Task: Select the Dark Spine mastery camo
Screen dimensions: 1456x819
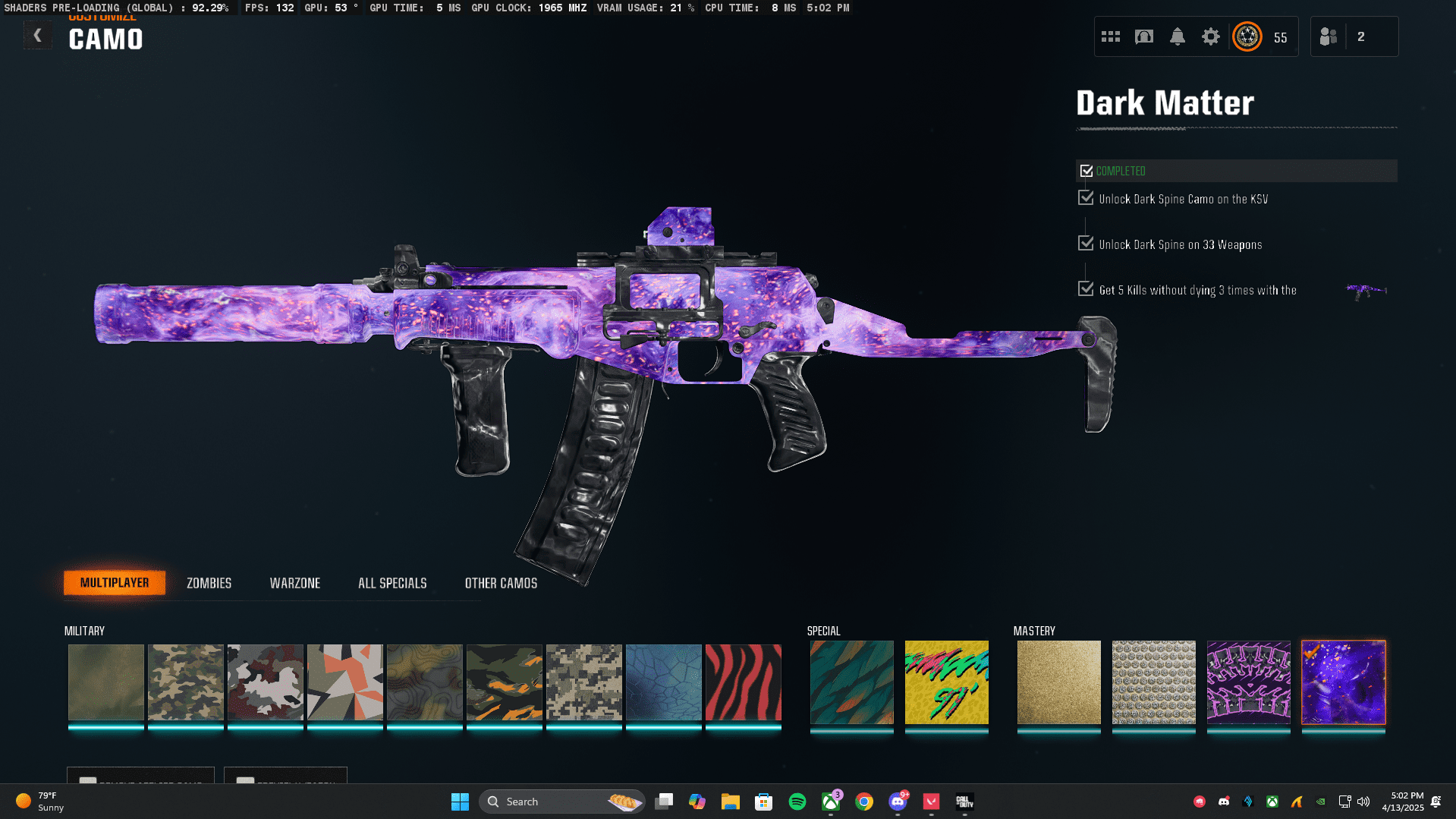Action: pyautogui.click(x=1248, y=682)
